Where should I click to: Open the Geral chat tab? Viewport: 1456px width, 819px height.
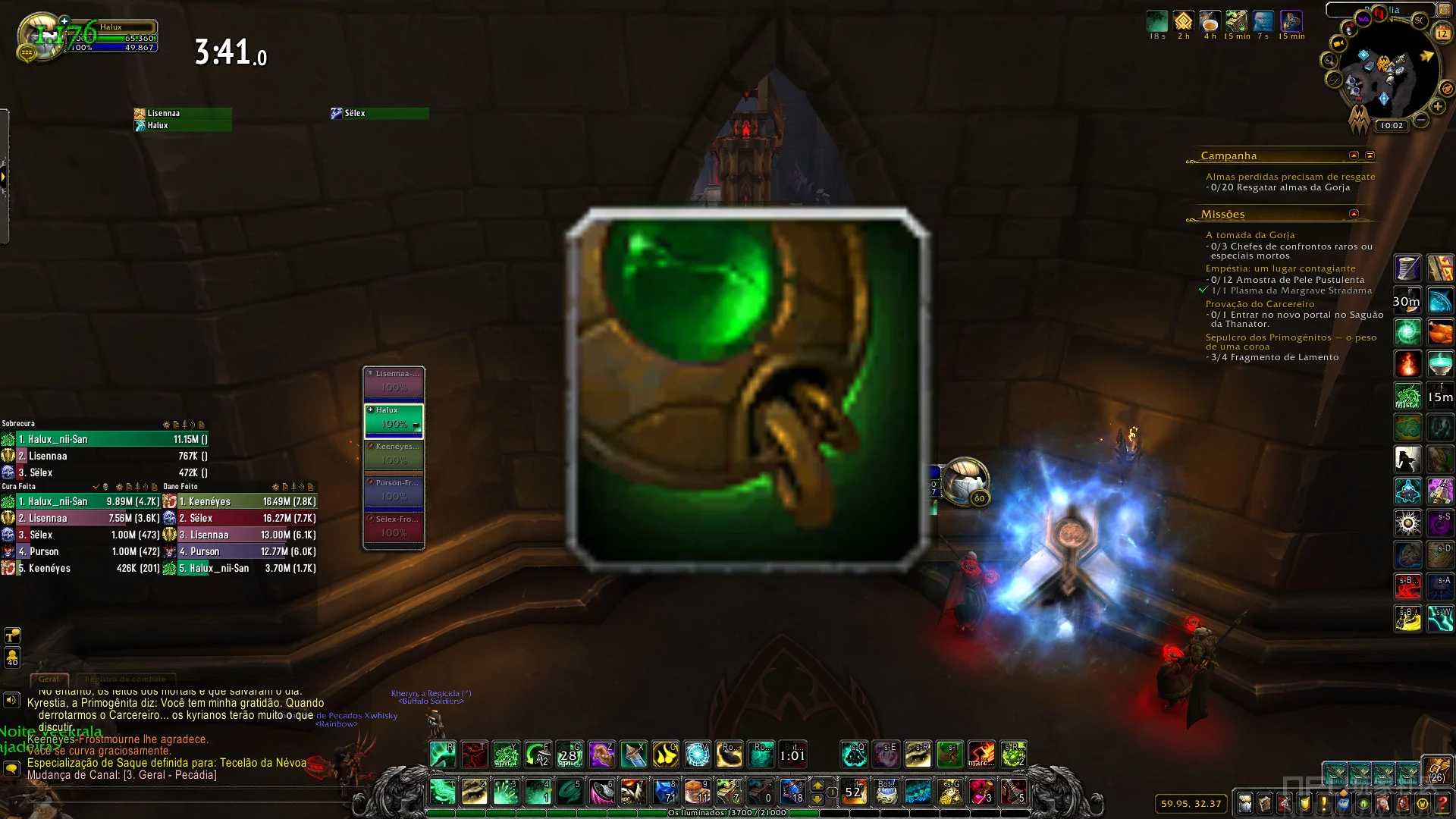click(49, 679)
